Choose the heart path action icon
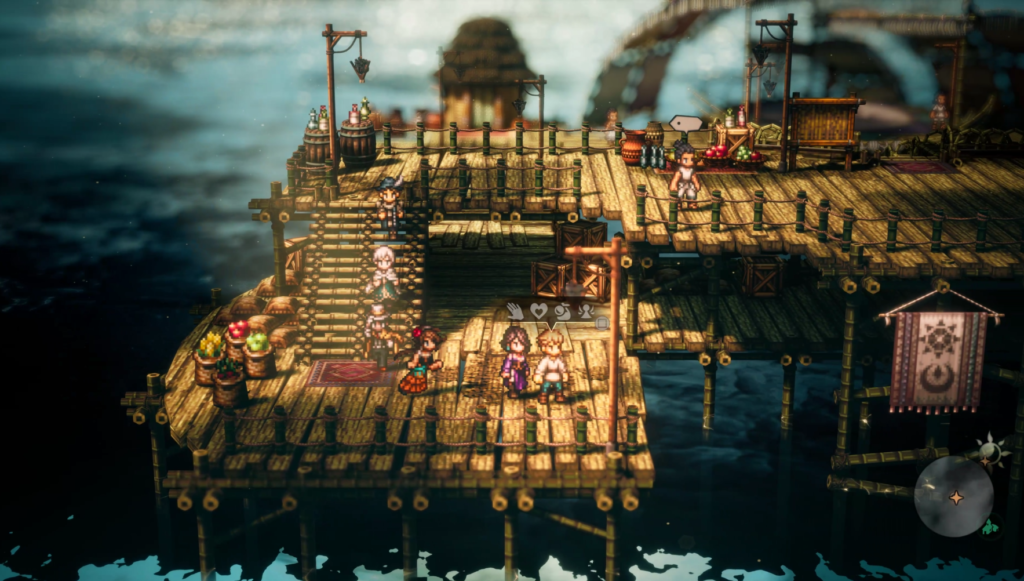Image resolution: width=1024 pixels, height=581 pixels. 539,311
